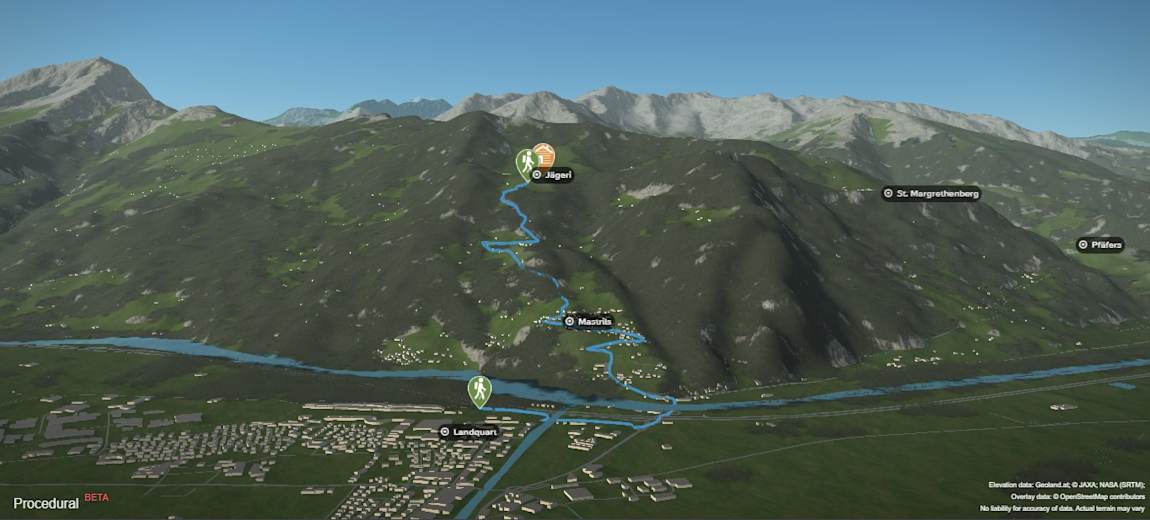The height and width of the screenshot is (520, 1150).
Task: Open the hiker pin beside the orange hut
Action: click(526, 160)
